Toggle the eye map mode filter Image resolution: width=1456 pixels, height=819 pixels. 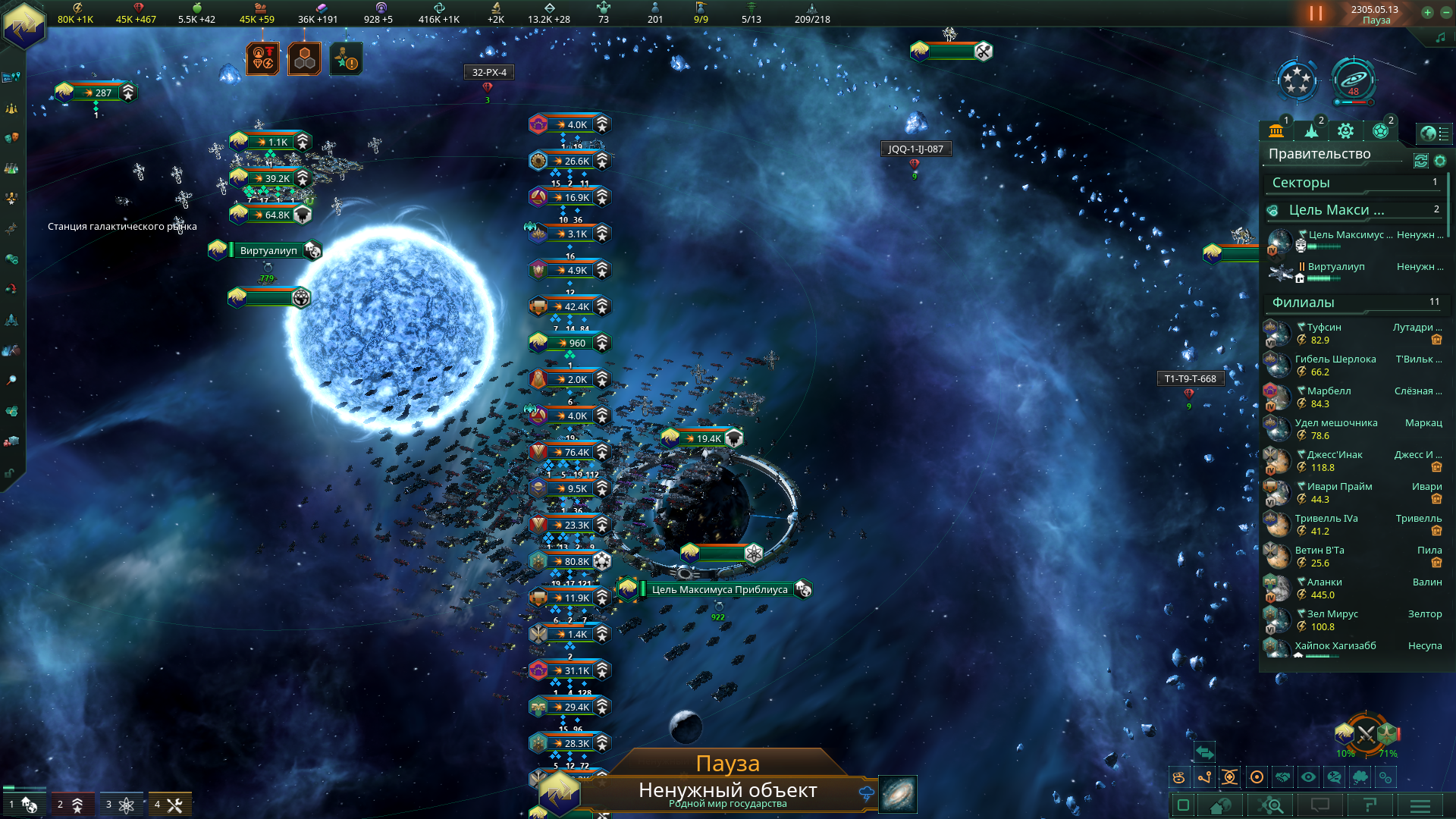[1308, 777]
